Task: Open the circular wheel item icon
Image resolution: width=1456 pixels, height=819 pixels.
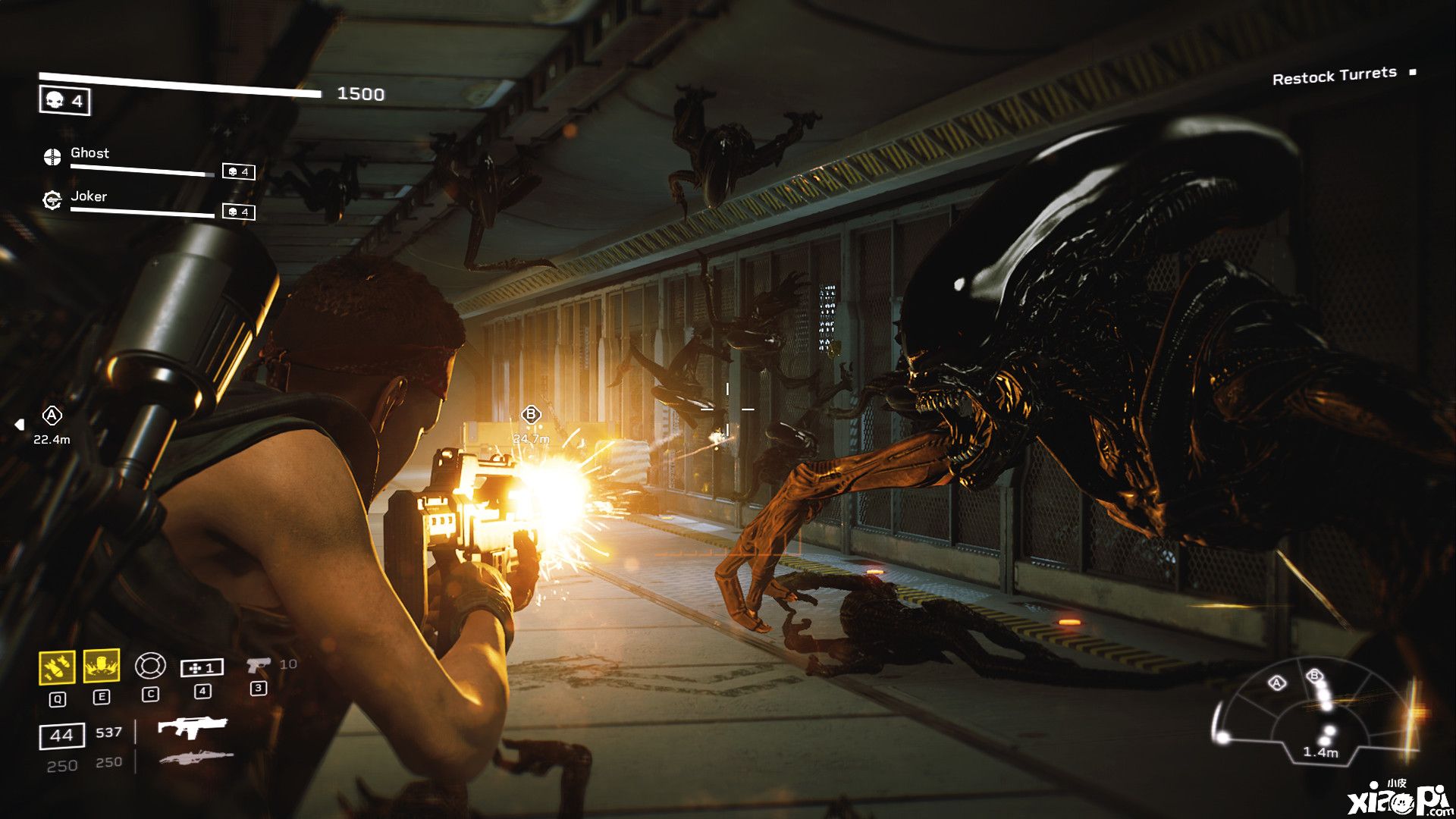Action: [150, 666]
